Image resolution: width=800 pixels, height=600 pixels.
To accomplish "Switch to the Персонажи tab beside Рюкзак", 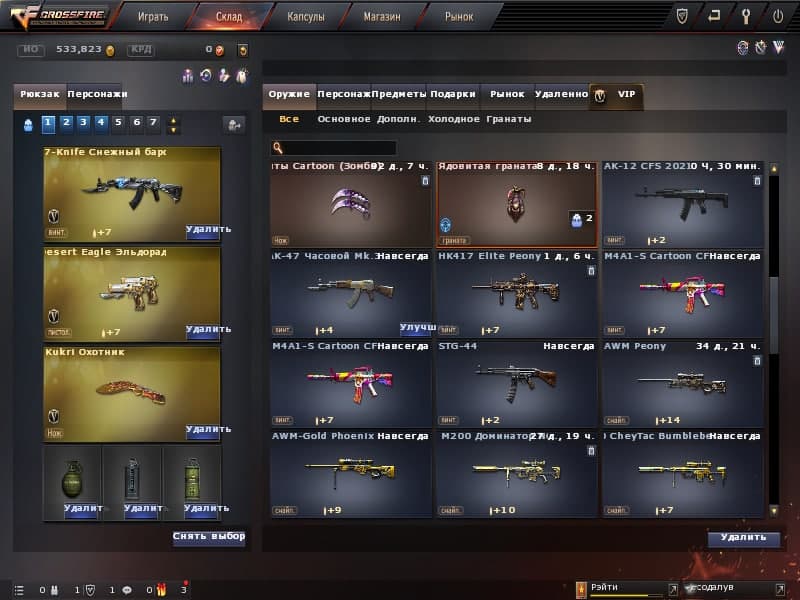I will pyautogui.click(x=97, y=94).
